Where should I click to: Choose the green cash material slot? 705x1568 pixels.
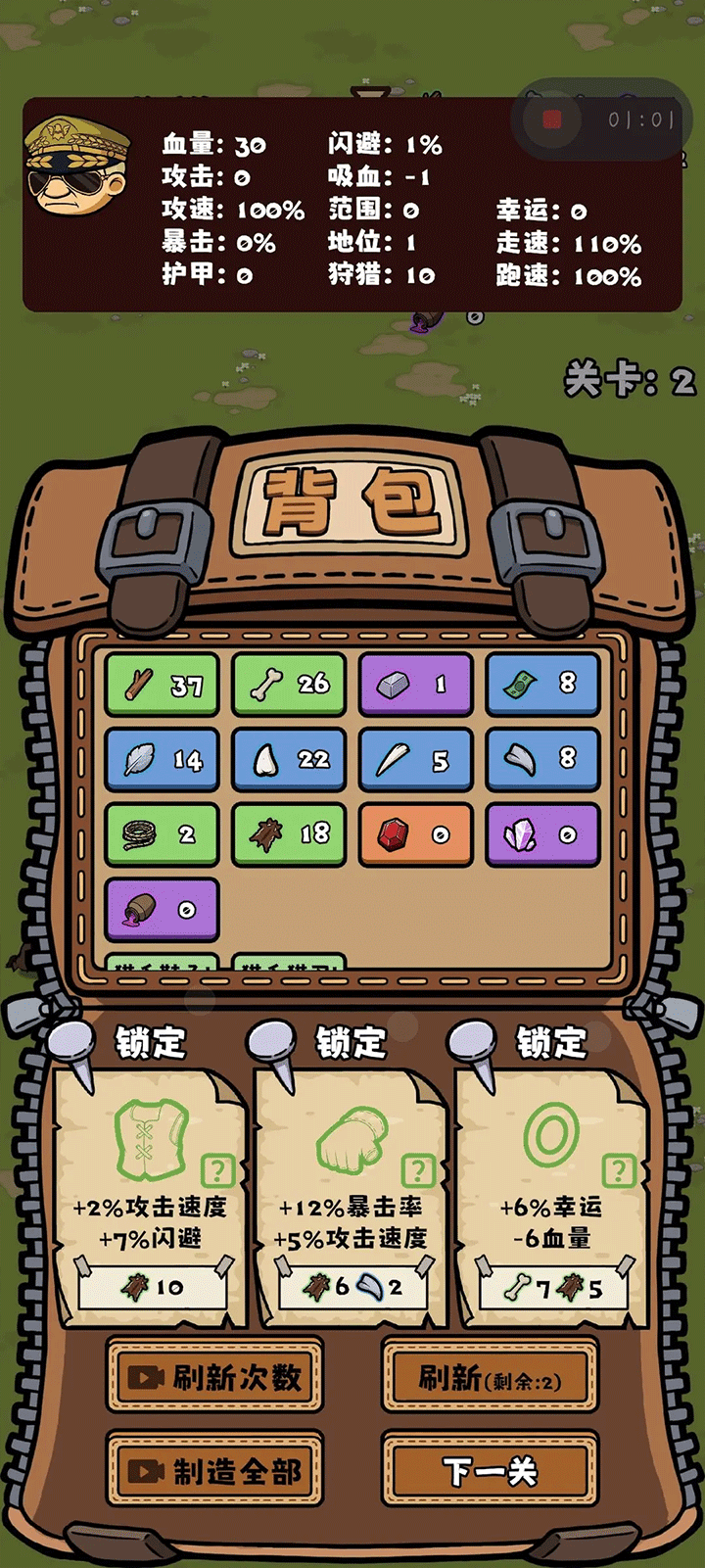pos(542,685)
